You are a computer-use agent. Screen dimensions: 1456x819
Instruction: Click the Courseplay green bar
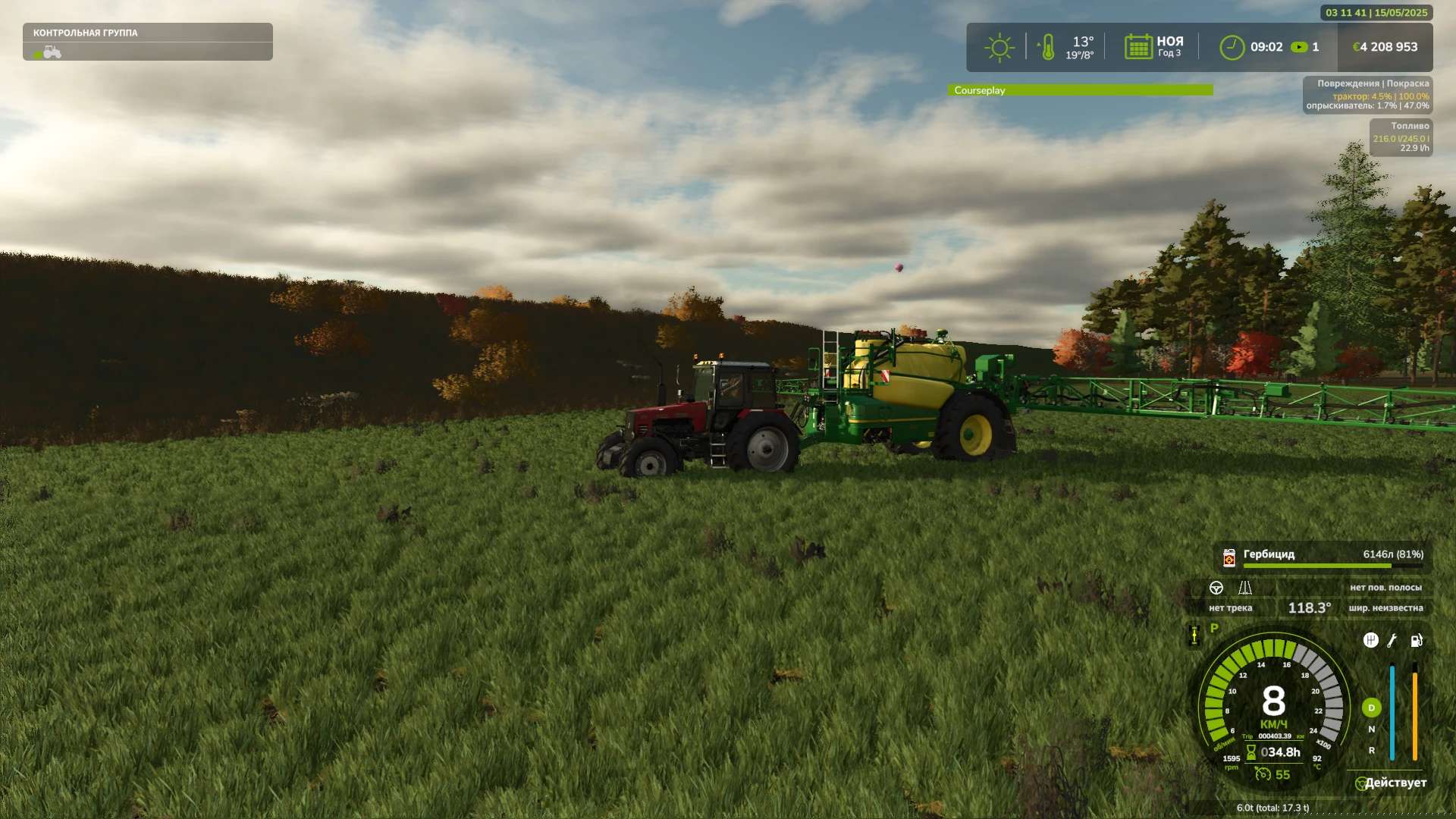tap(1080, 90)
